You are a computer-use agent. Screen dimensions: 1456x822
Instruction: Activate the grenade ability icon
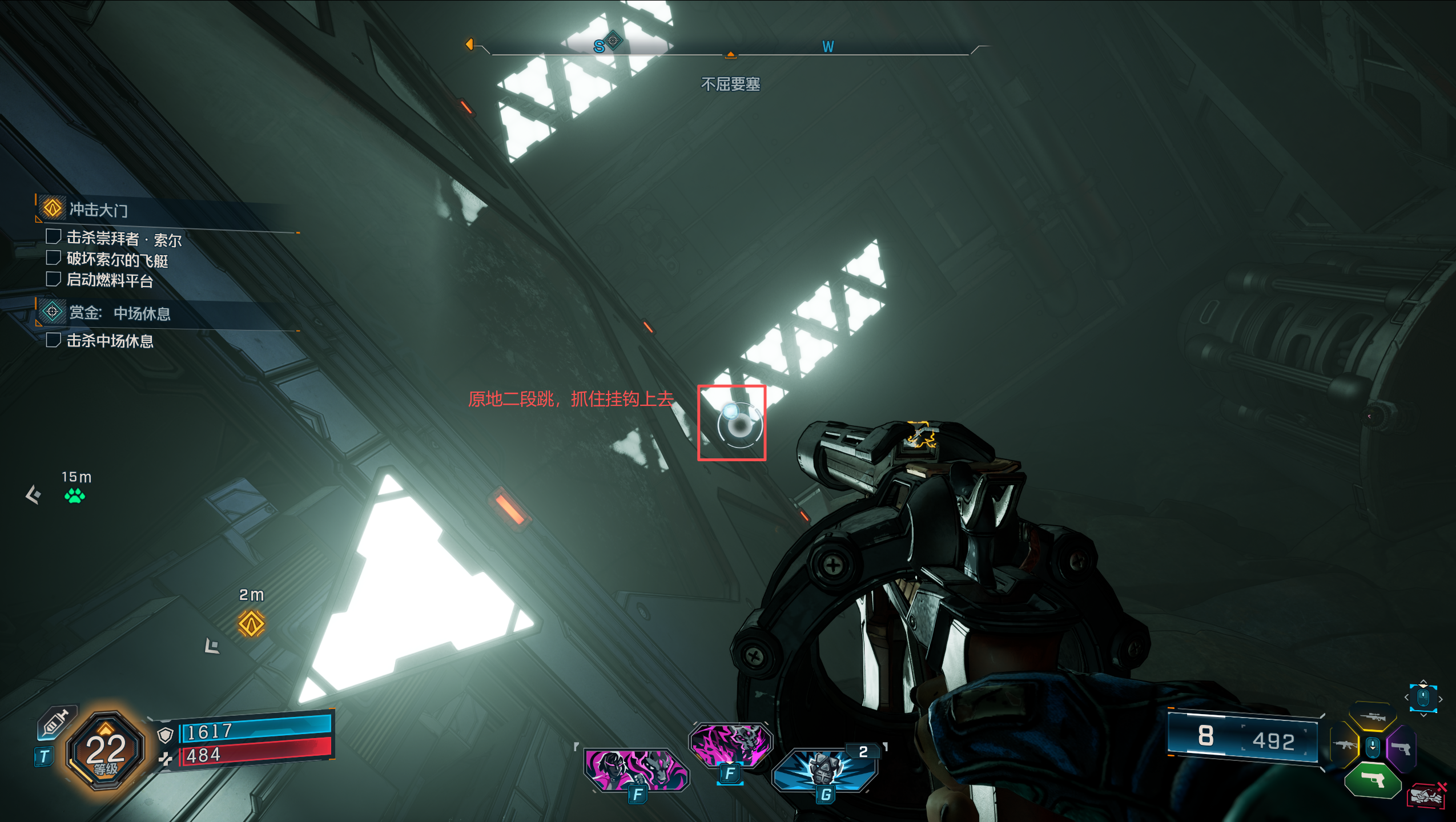[x=824, y=770]
